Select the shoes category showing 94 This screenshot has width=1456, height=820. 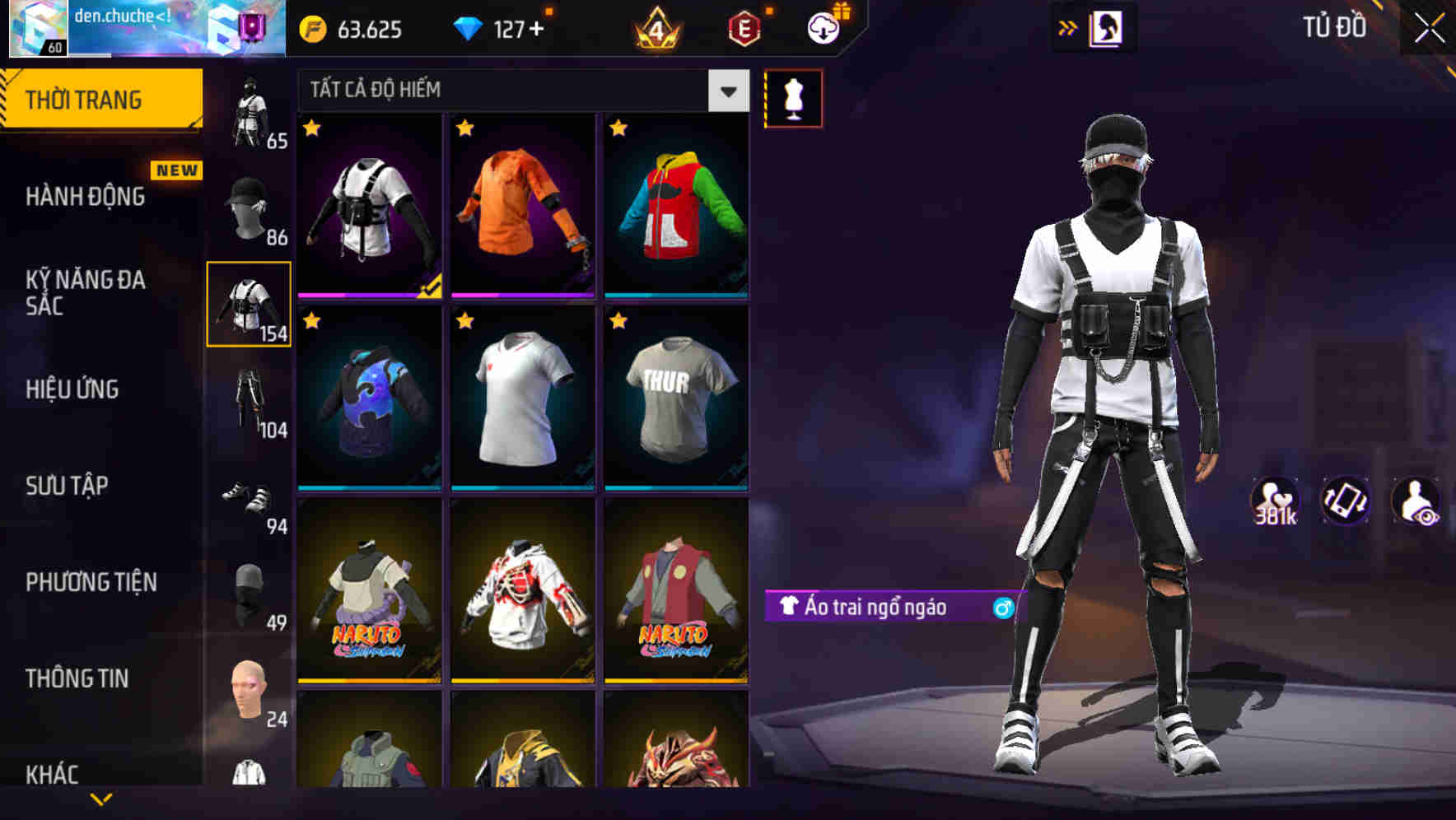point(250,496)
